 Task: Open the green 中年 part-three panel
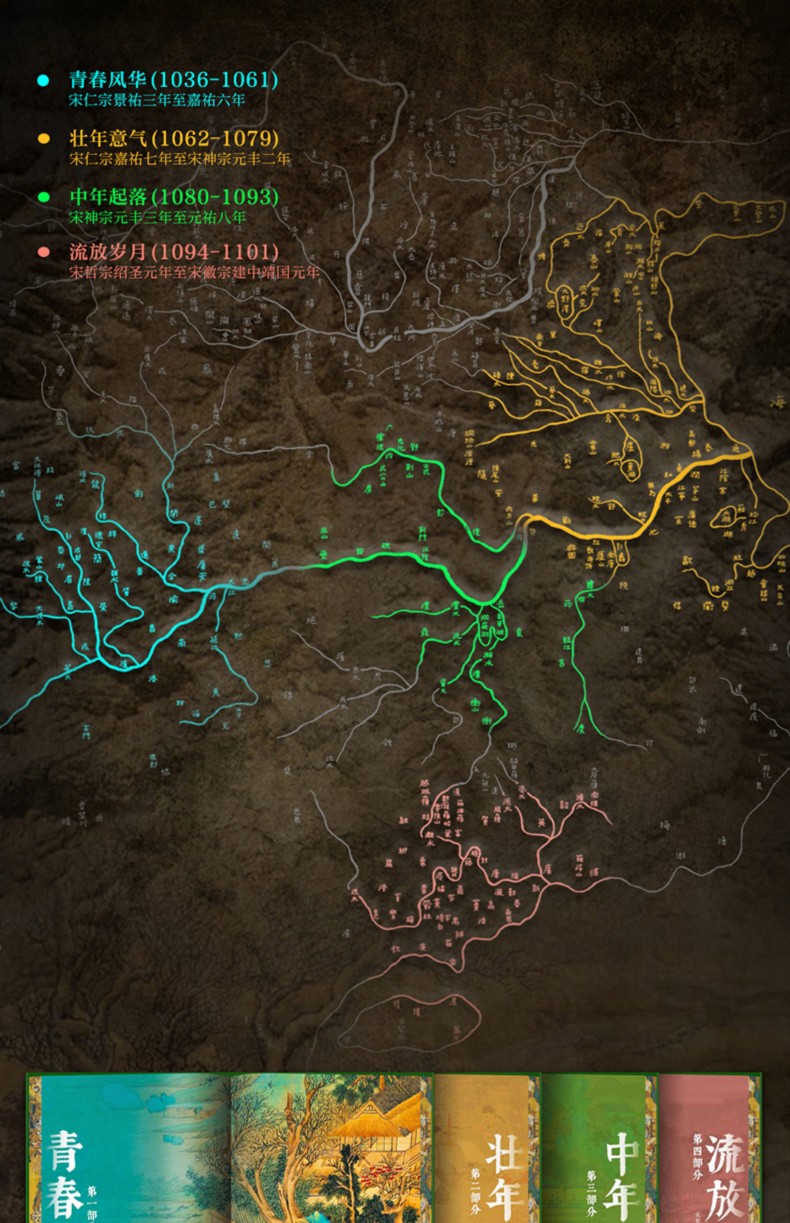600,1150
